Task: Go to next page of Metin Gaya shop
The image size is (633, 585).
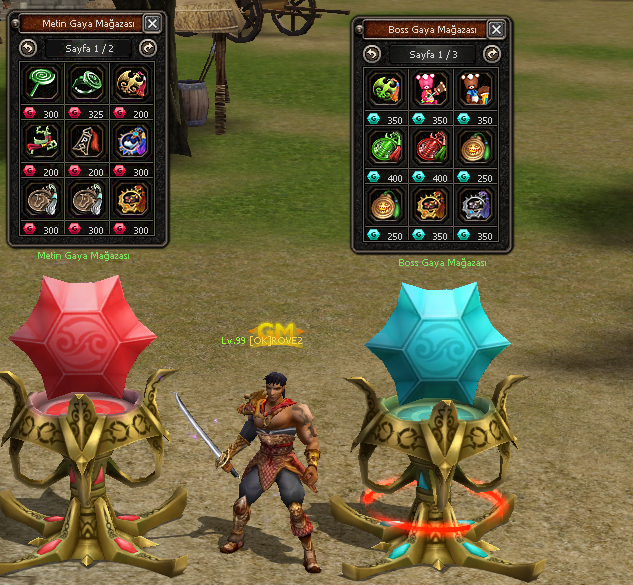Action: coord(149,47)
